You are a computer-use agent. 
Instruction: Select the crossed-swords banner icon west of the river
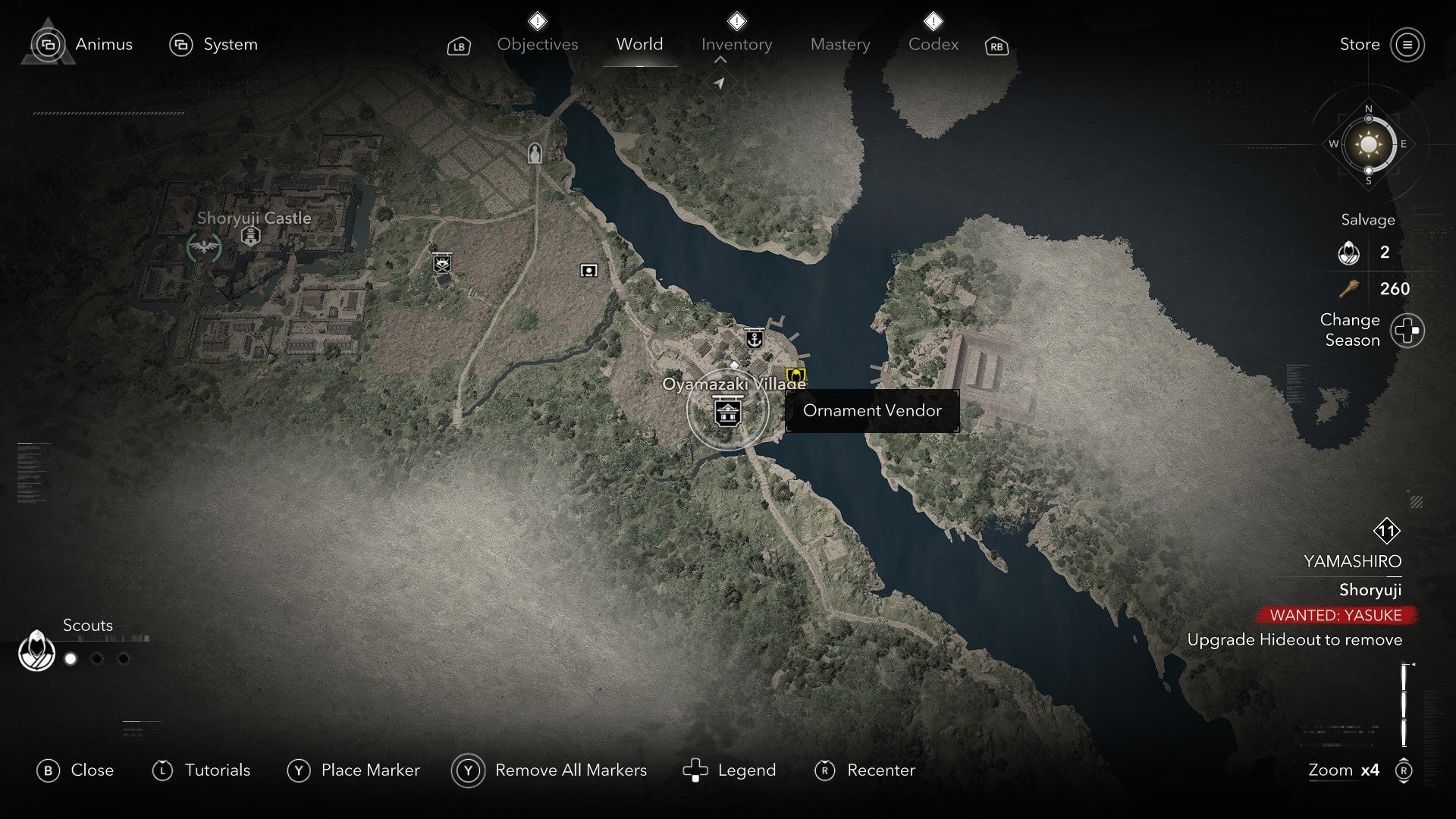[442, 264]
